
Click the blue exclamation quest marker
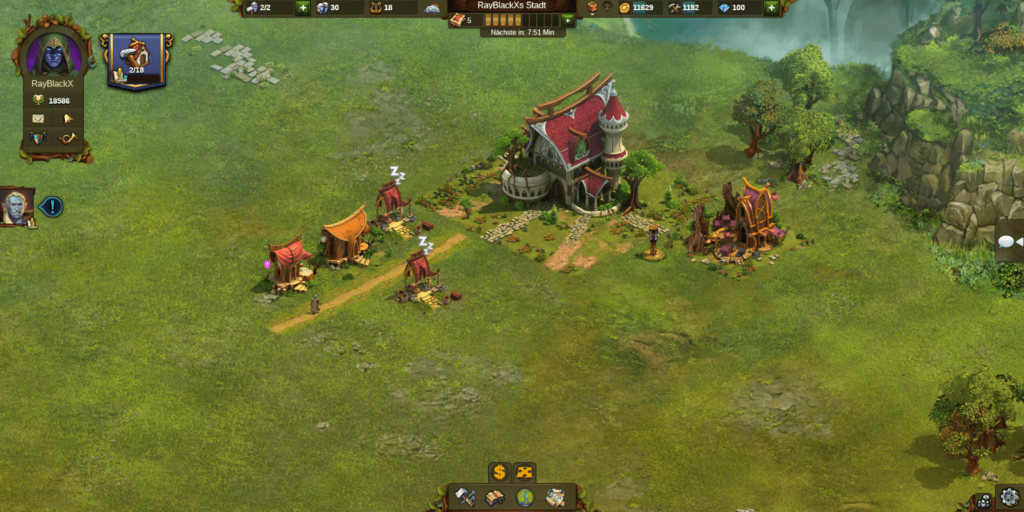click(51, 207)
